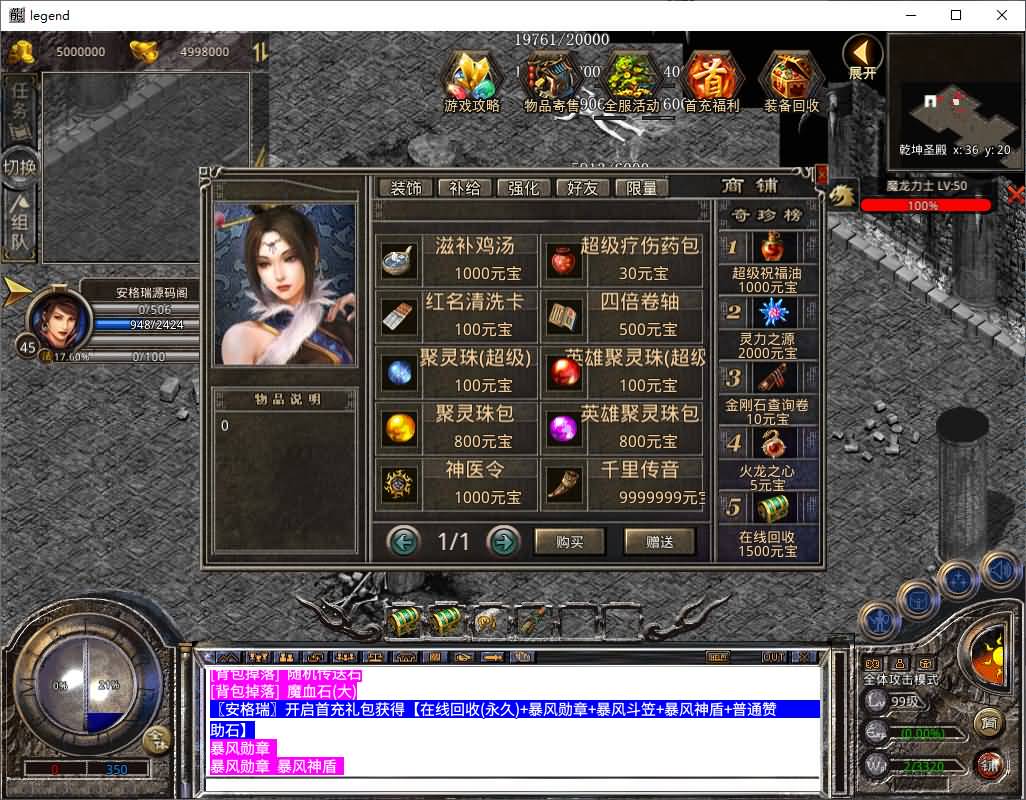Image resolution: width=1026 pixels, height=800 pixels.
Task: Click the 购买 buy button
Action: click(x=570, y=542)
